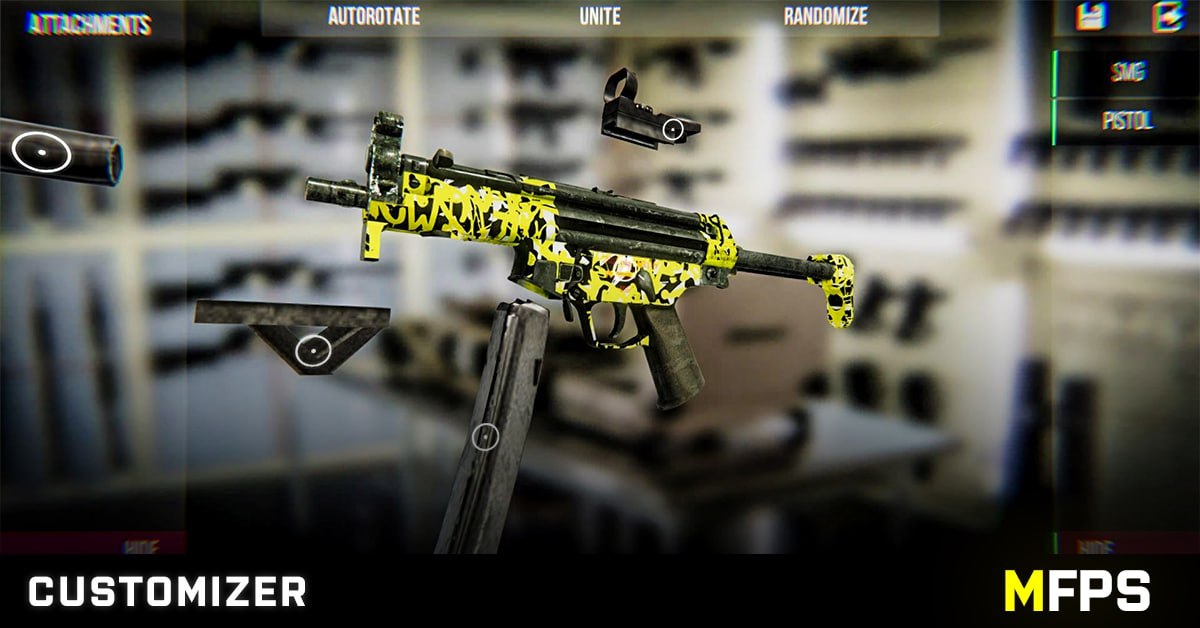Select the SMG weapon category

pos(1127,72)
